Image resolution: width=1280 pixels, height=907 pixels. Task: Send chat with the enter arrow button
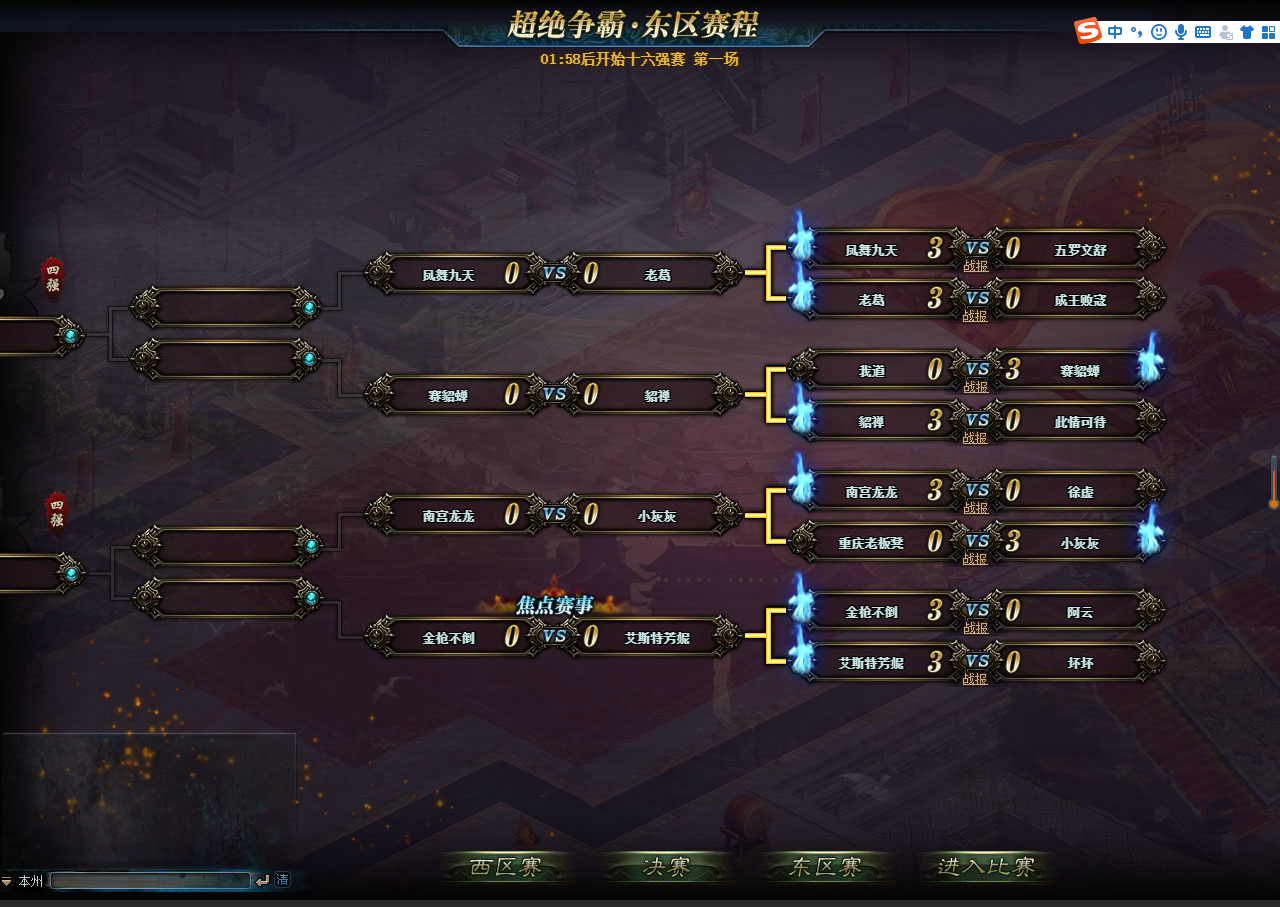263,881
